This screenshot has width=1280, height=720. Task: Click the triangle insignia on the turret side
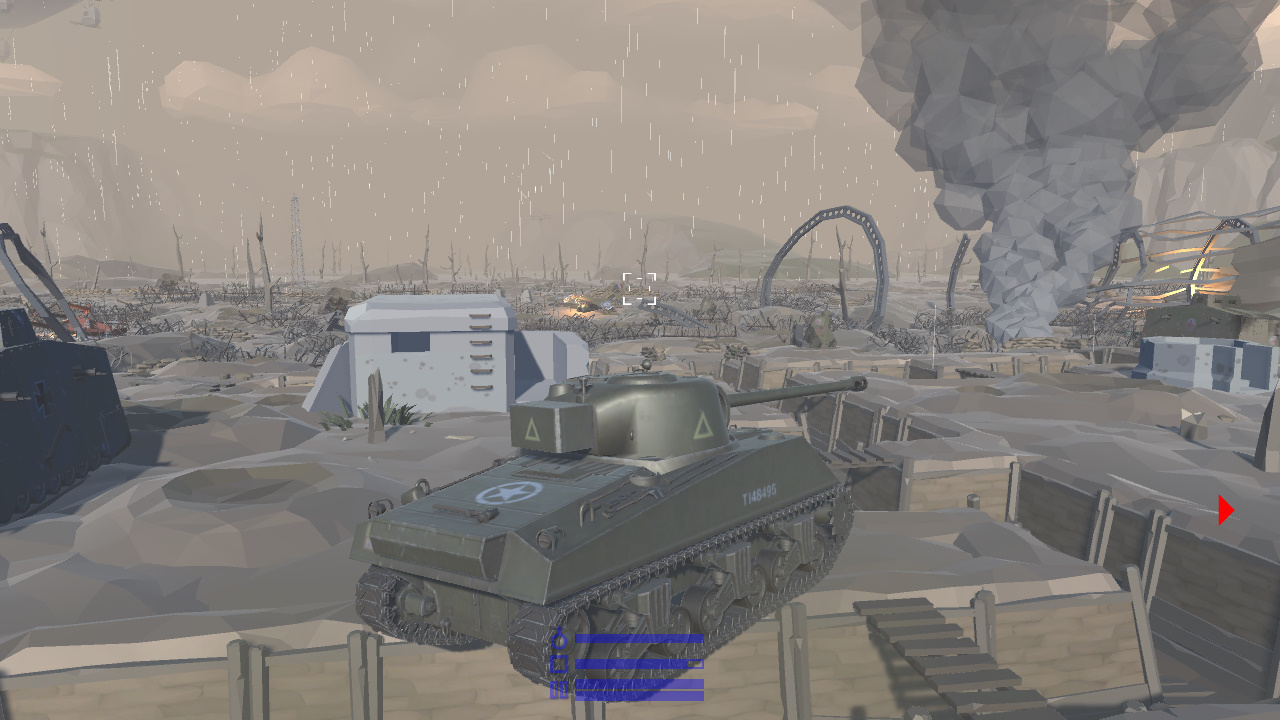533,432
